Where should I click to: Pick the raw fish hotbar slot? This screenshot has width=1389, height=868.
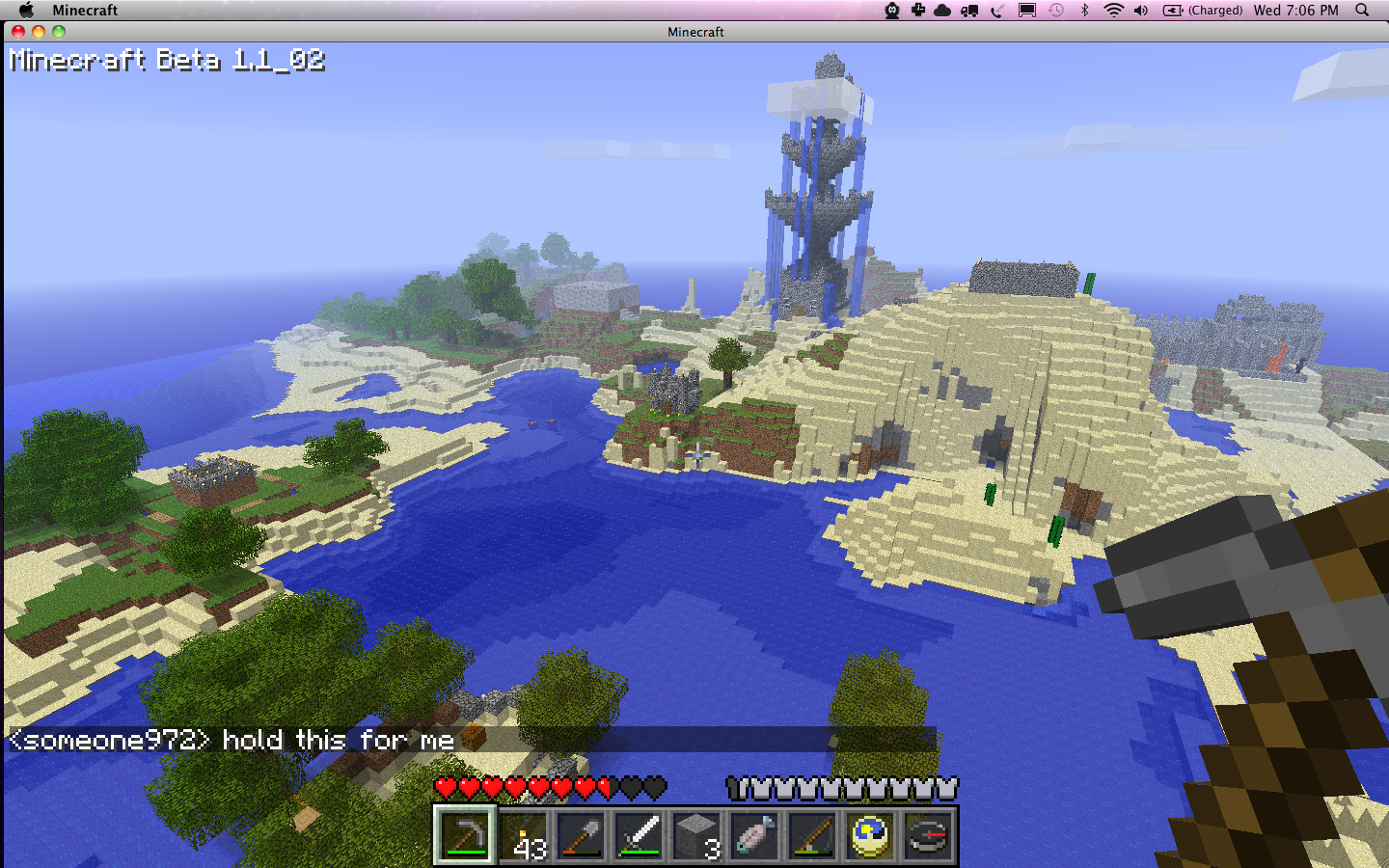tap(755, 835)
